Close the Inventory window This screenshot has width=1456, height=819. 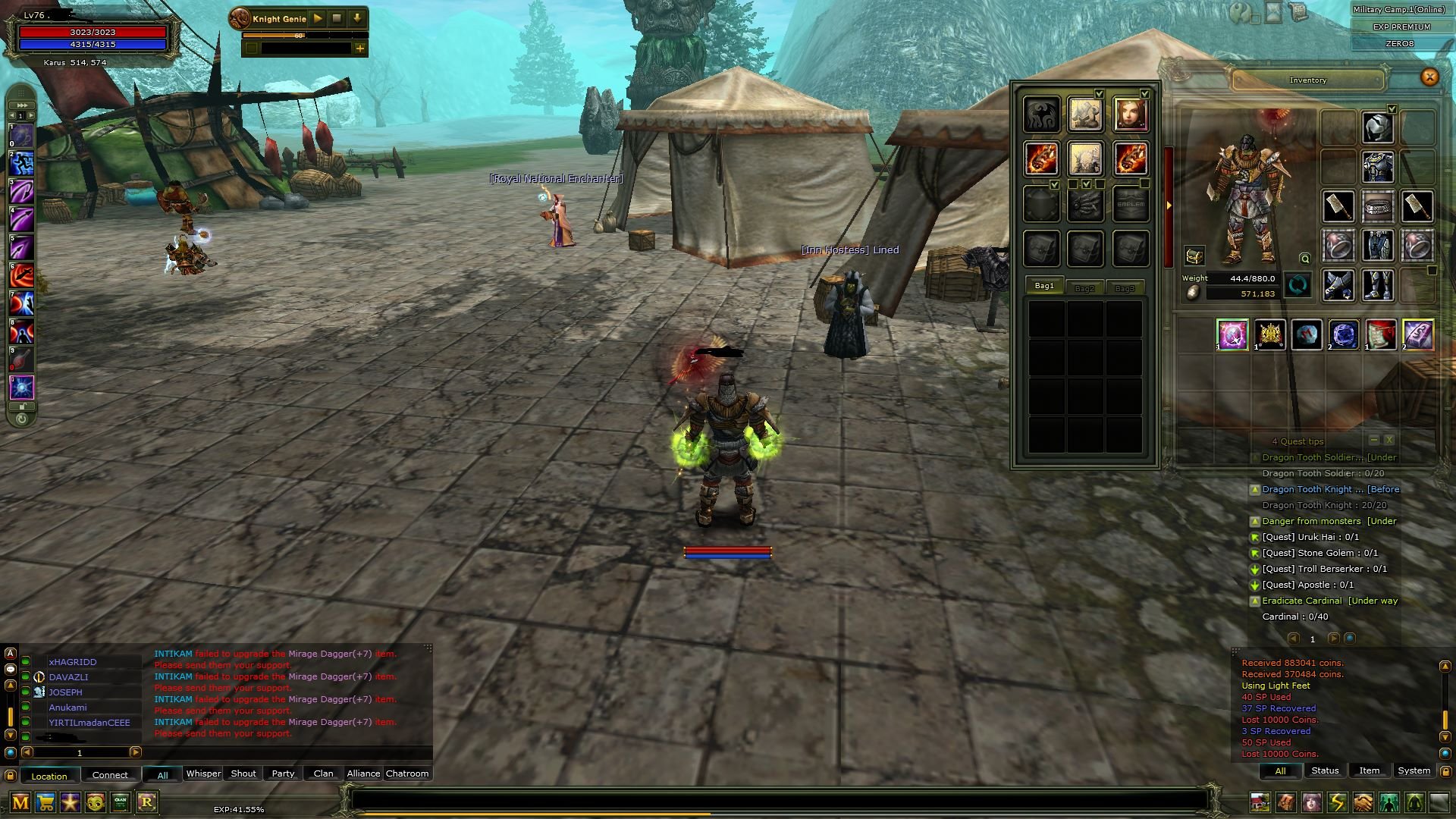point(1429,77)
